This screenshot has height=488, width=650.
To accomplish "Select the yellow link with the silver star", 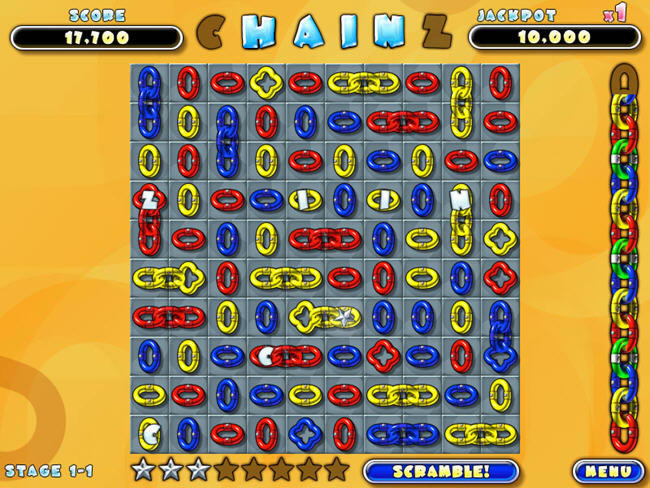I will click(x=343, y=317).
